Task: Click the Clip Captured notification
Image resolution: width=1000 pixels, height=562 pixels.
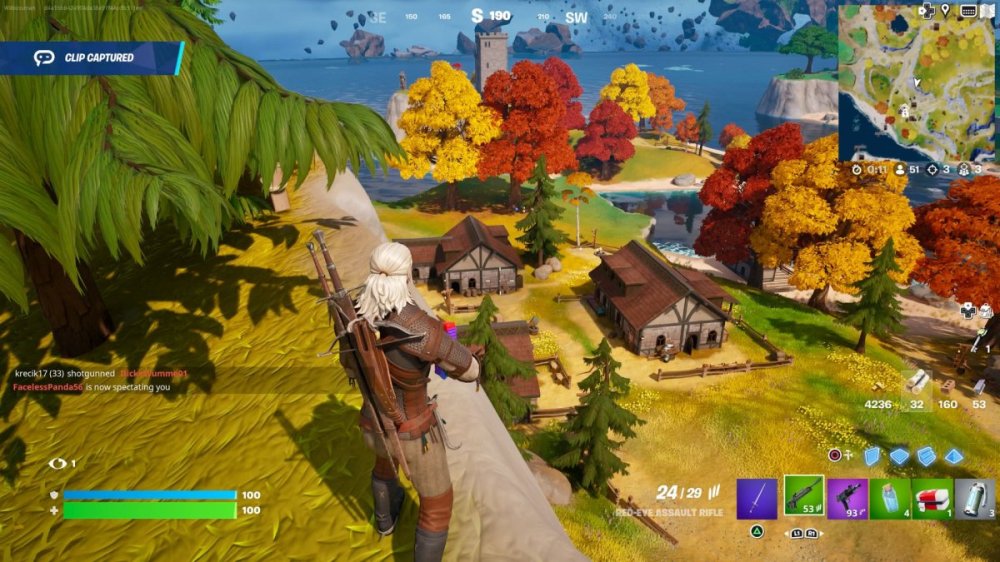Action: tap(92, 58)
